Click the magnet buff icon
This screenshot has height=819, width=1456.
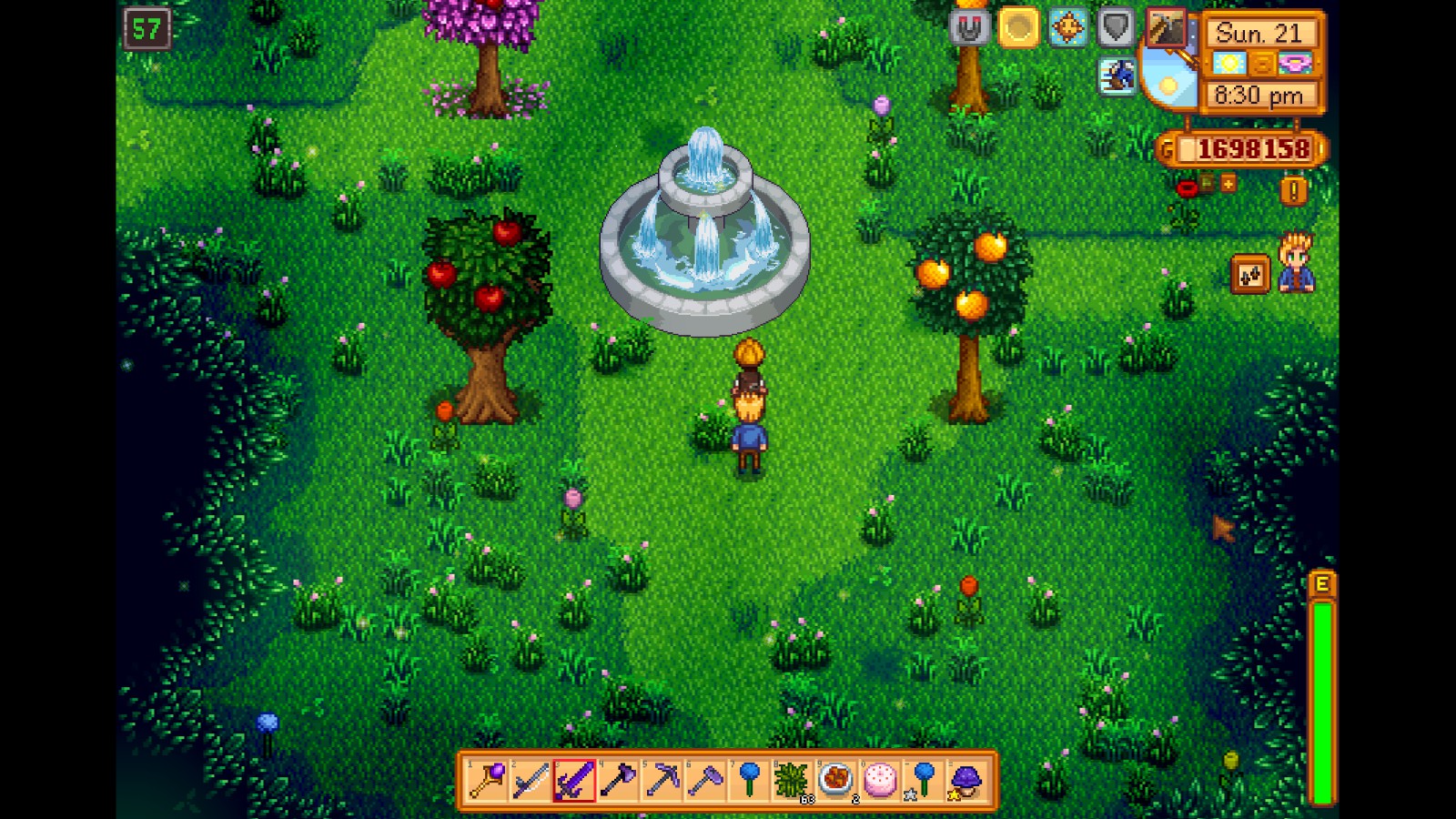(969, 29)
